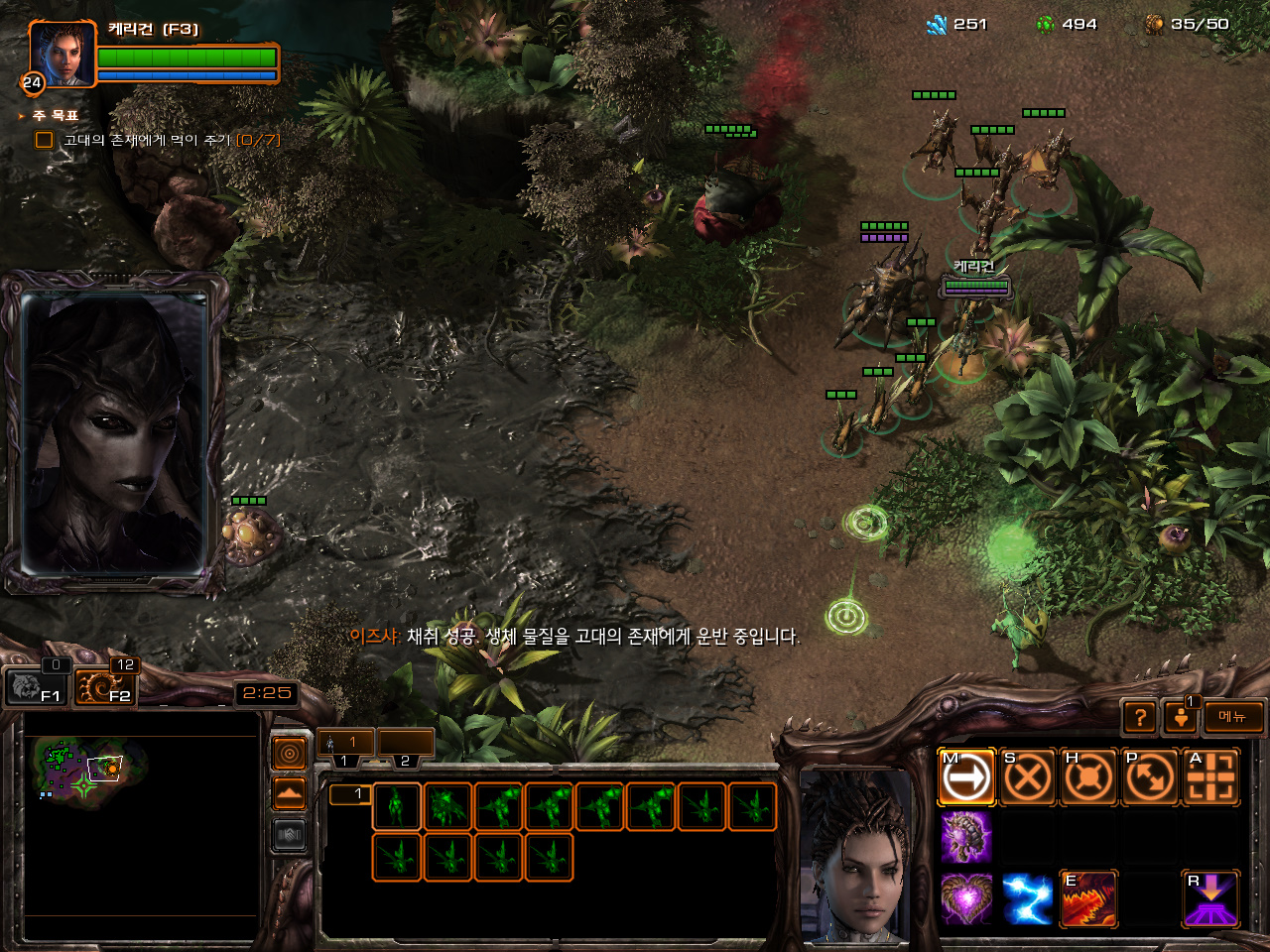The height and width of the screenshot is (952, 1270).
Task: Click the blue lightning ability icon
Action: click(x=1027, y=898)
